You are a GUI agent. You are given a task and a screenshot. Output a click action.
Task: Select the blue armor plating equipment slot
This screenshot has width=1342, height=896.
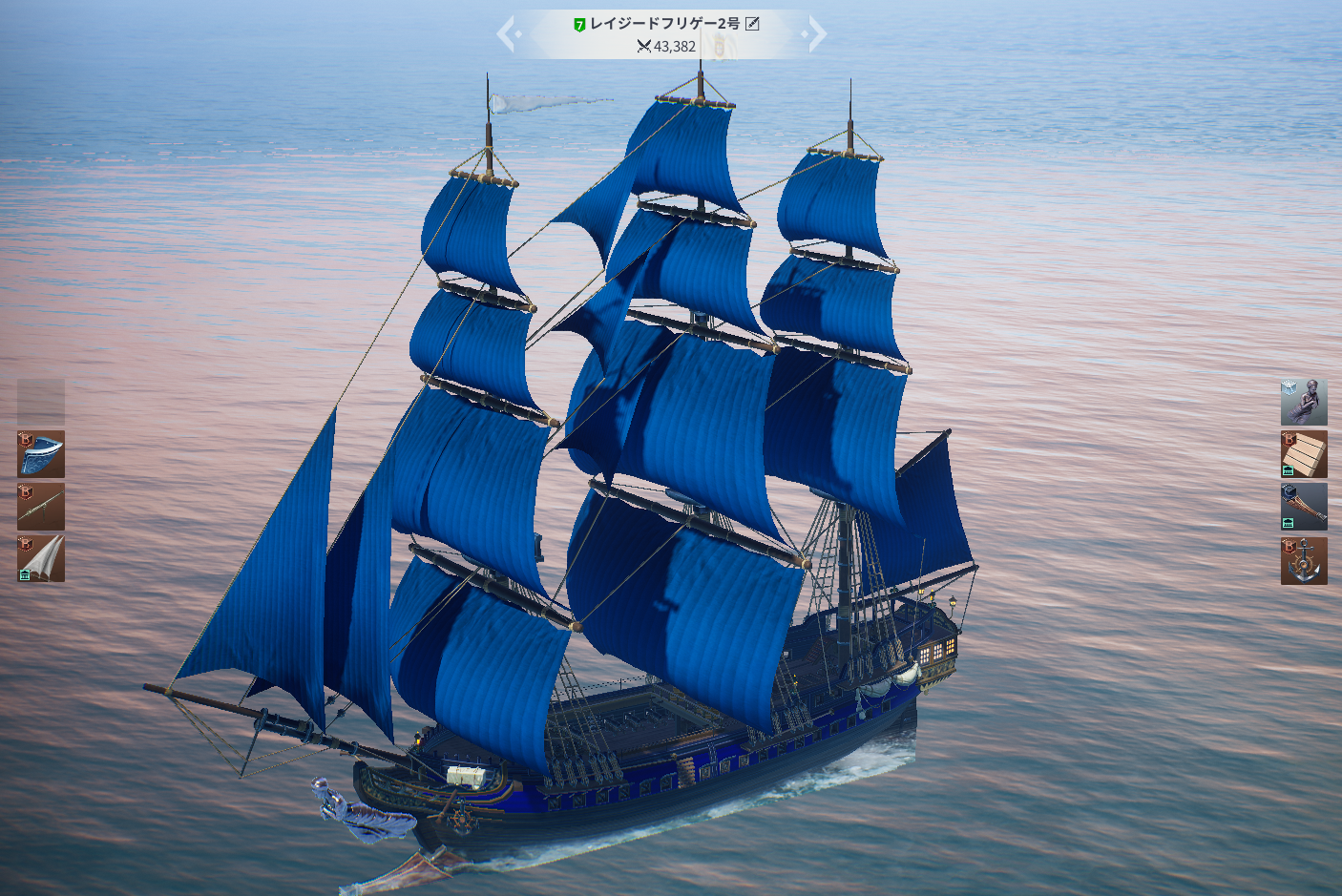pos(41,454)
